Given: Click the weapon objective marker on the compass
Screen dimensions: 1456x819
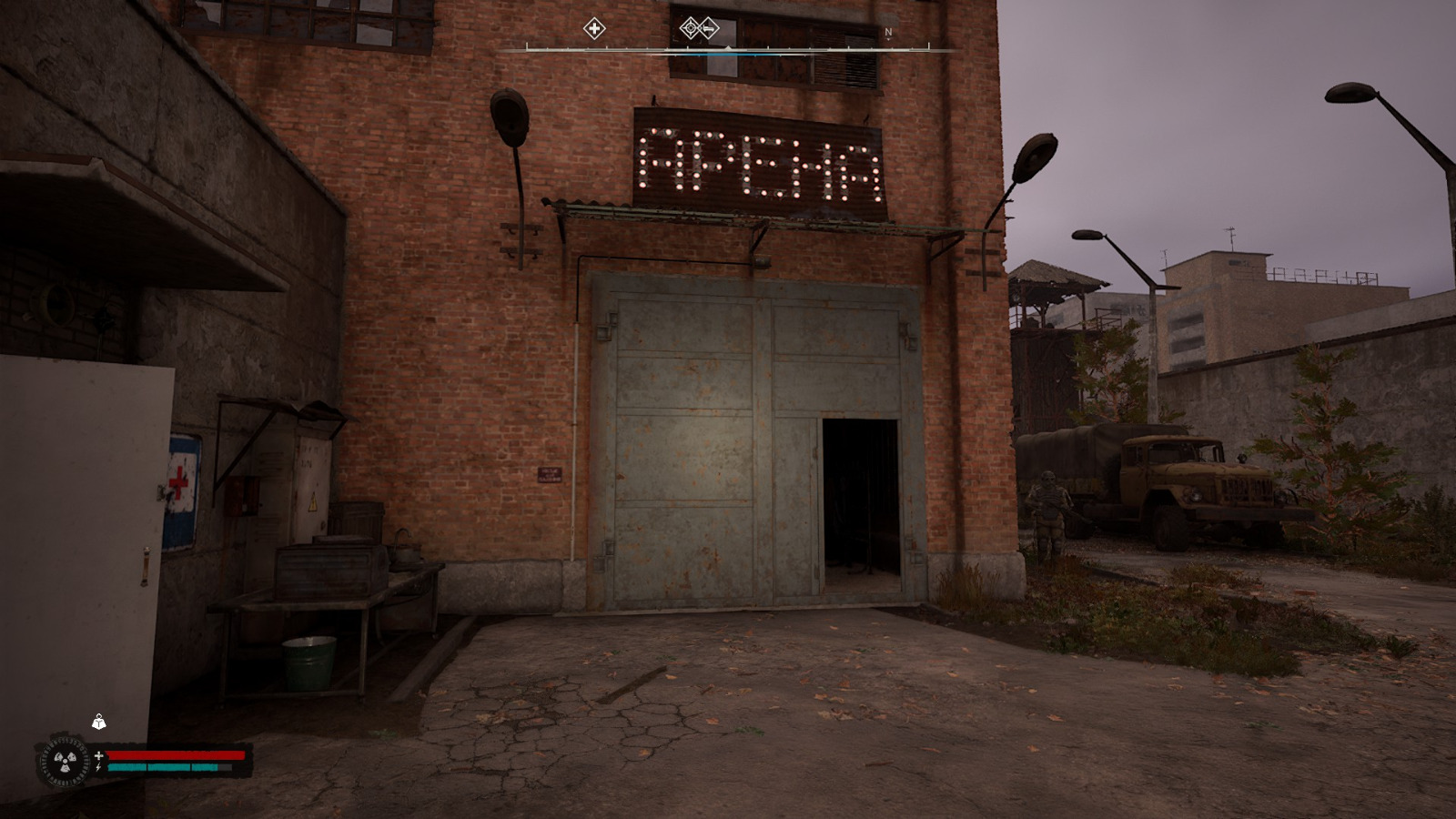Looking at the screenshot, I should 708,27.
